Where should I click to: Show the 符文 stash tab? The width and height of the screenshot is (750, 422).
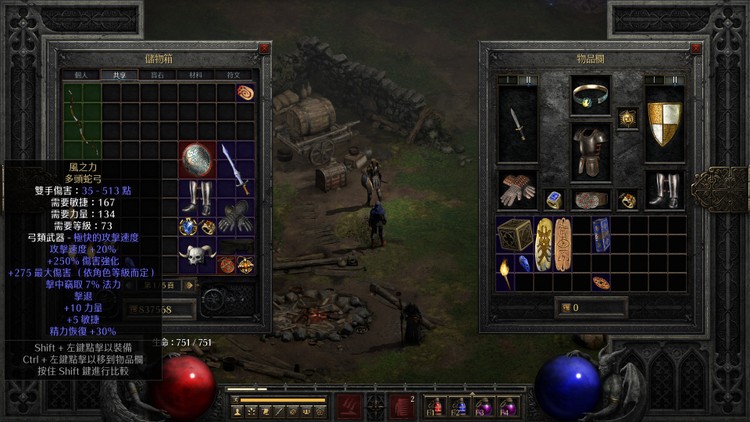(236, 74)
